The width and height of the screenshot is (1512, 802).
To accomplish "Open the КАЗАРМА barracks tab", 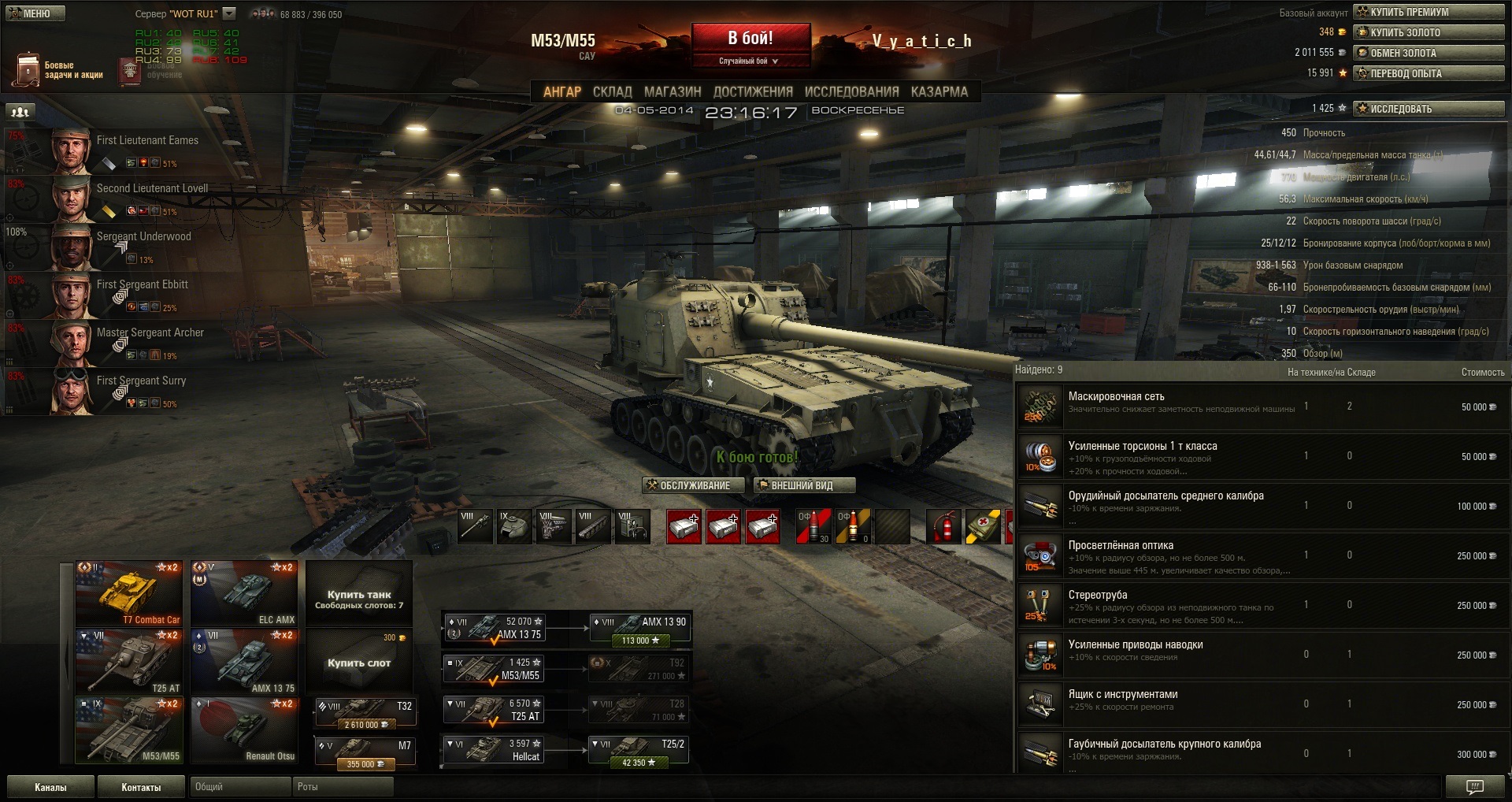I will point(939,92).
